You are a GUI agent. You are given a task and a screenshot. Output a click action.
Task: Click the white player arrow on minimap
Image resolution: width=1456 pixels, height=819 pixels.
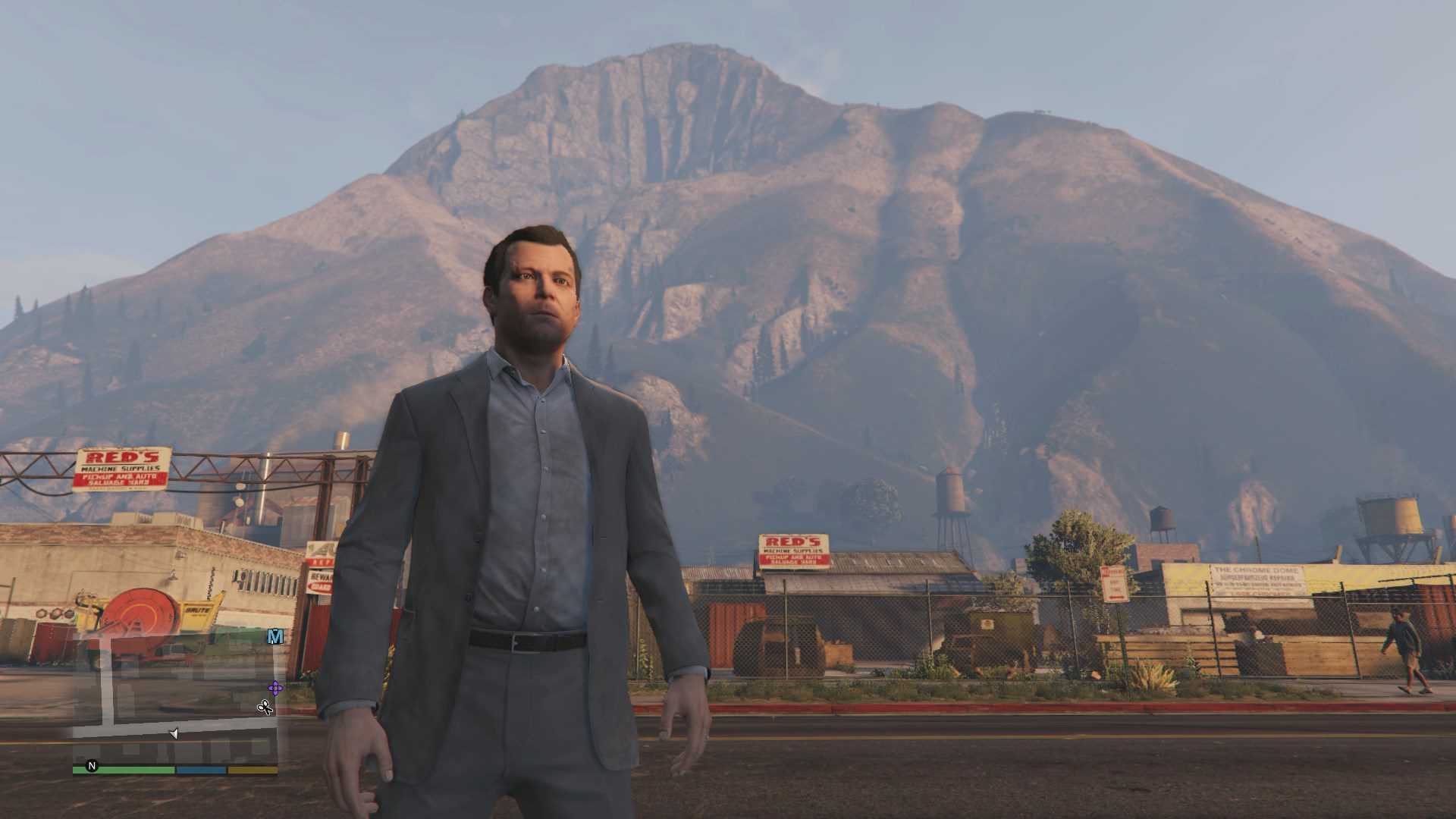coord(174,733)
